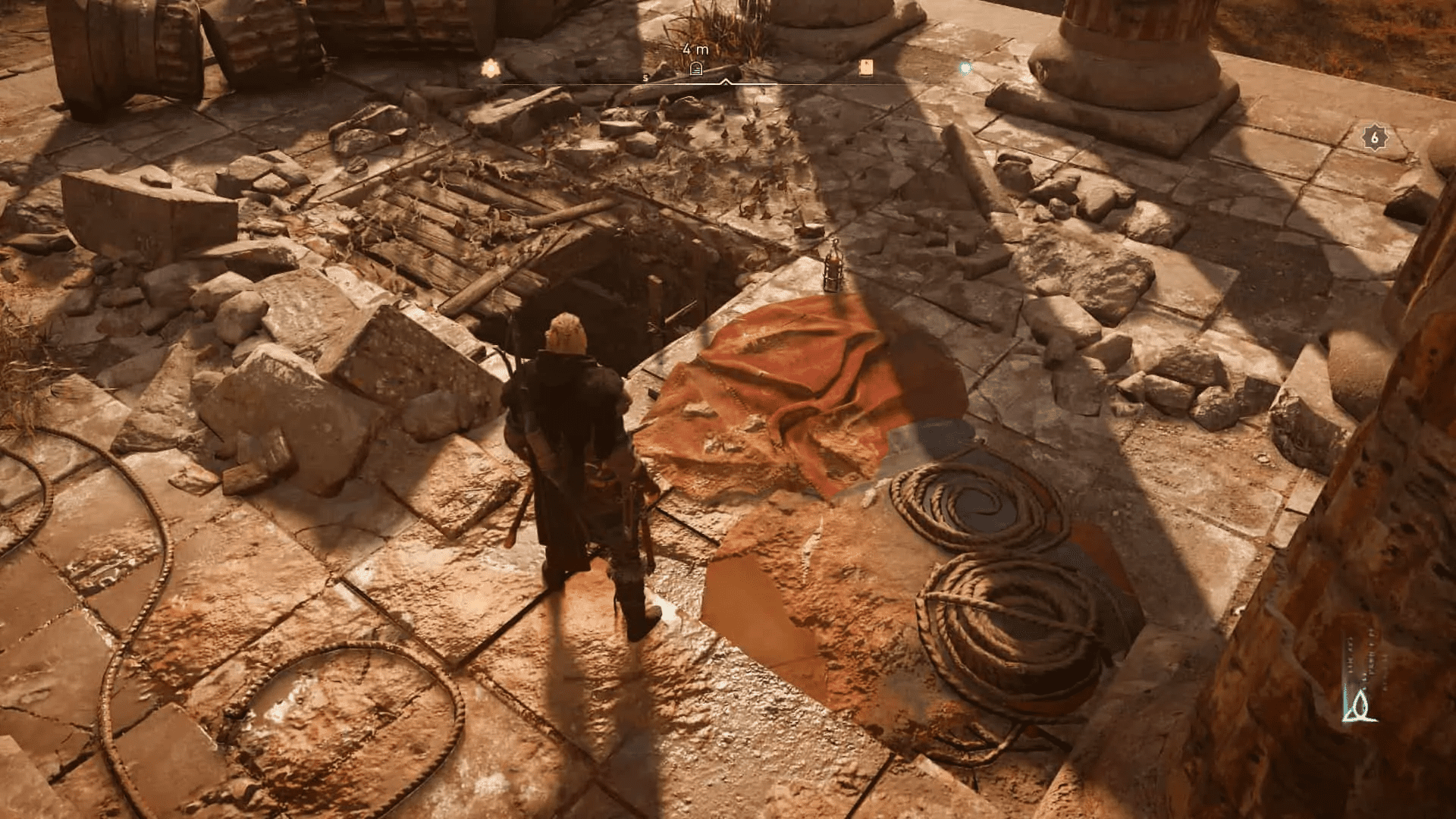1456x819 pixels.
Task: Click the cyan waypoint marker right of the compass
Action: [965, 67]
